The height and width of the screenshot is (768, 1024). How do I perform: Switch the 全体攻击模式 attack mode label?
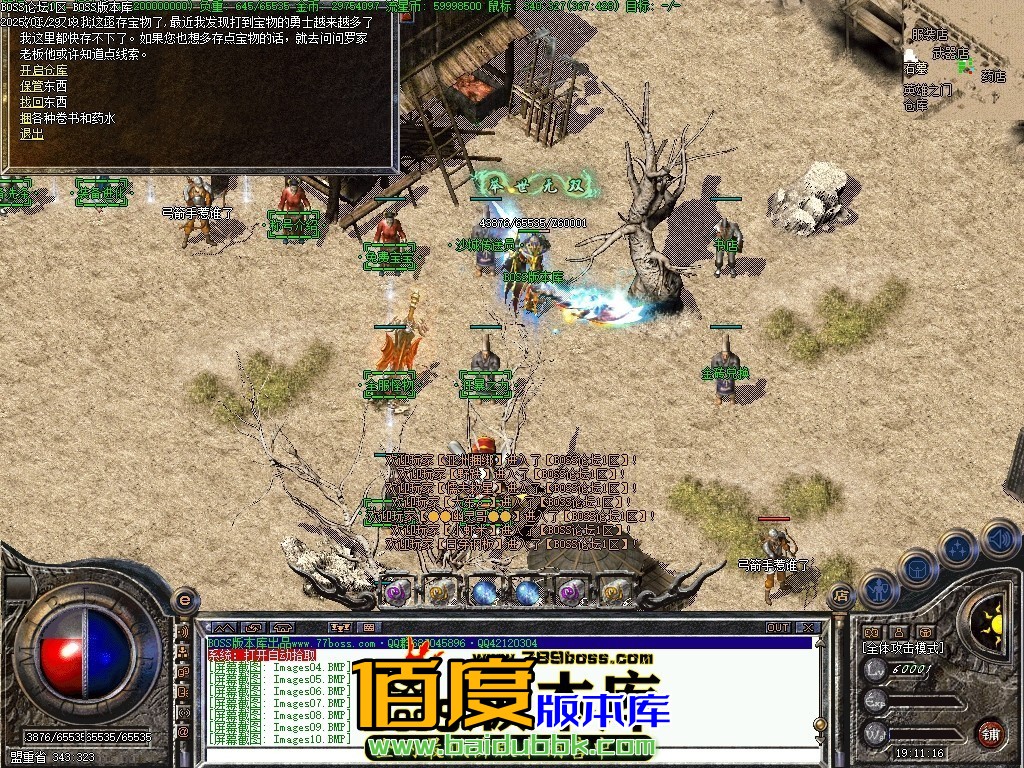point(903,648)
